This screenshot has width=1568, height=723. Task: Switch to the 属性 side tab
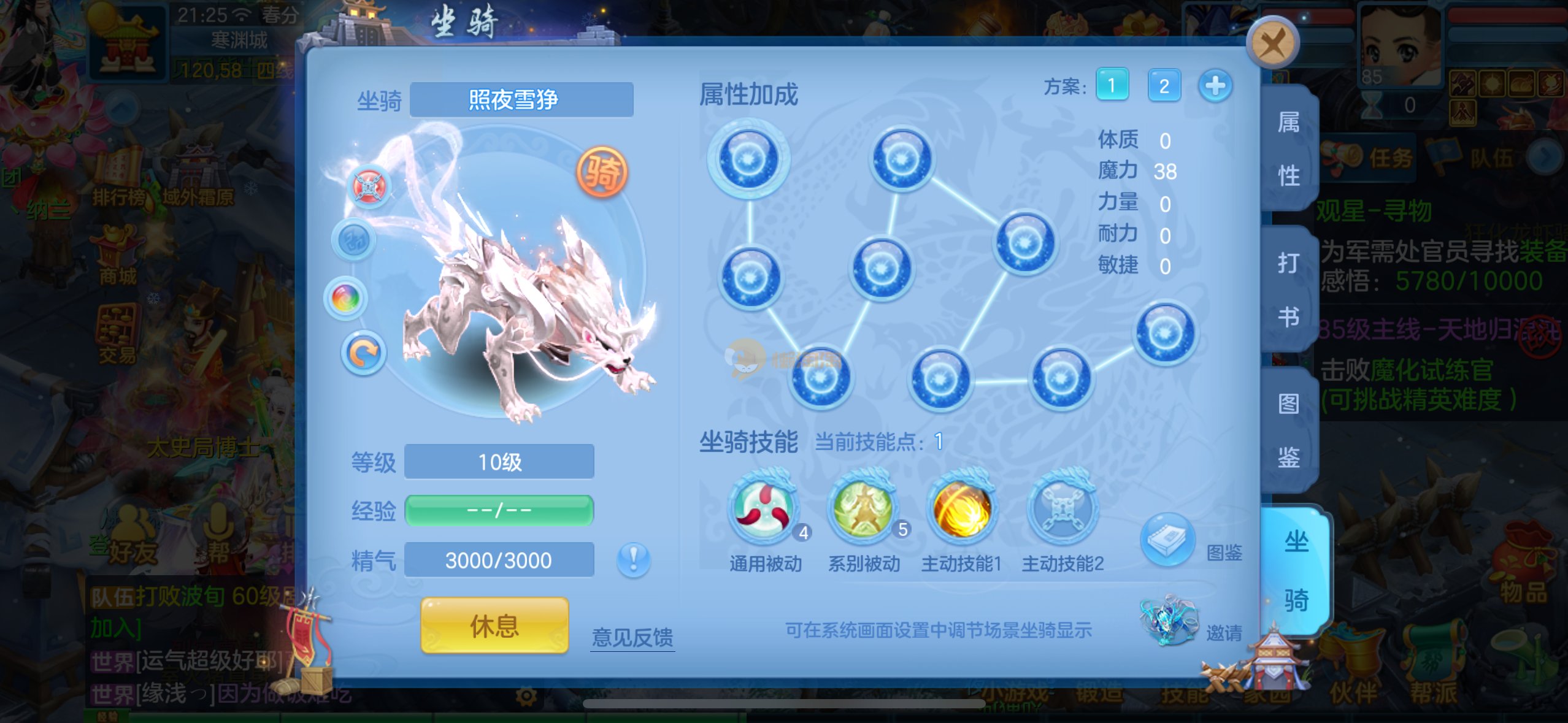coord(1288,149)
